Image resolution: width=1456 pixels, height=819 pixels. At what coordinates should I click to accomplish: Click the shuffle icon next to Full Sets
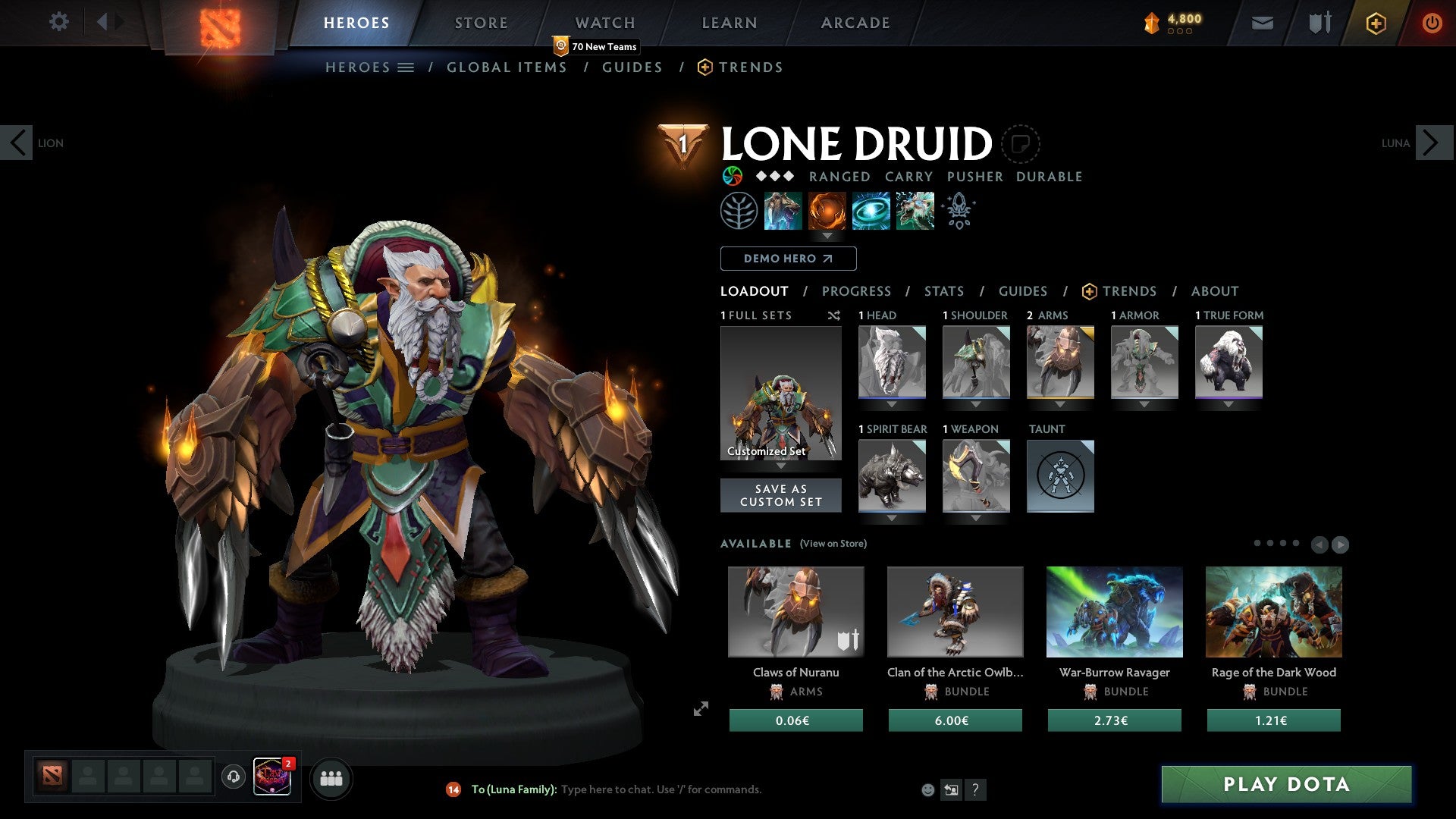point(834,316)
